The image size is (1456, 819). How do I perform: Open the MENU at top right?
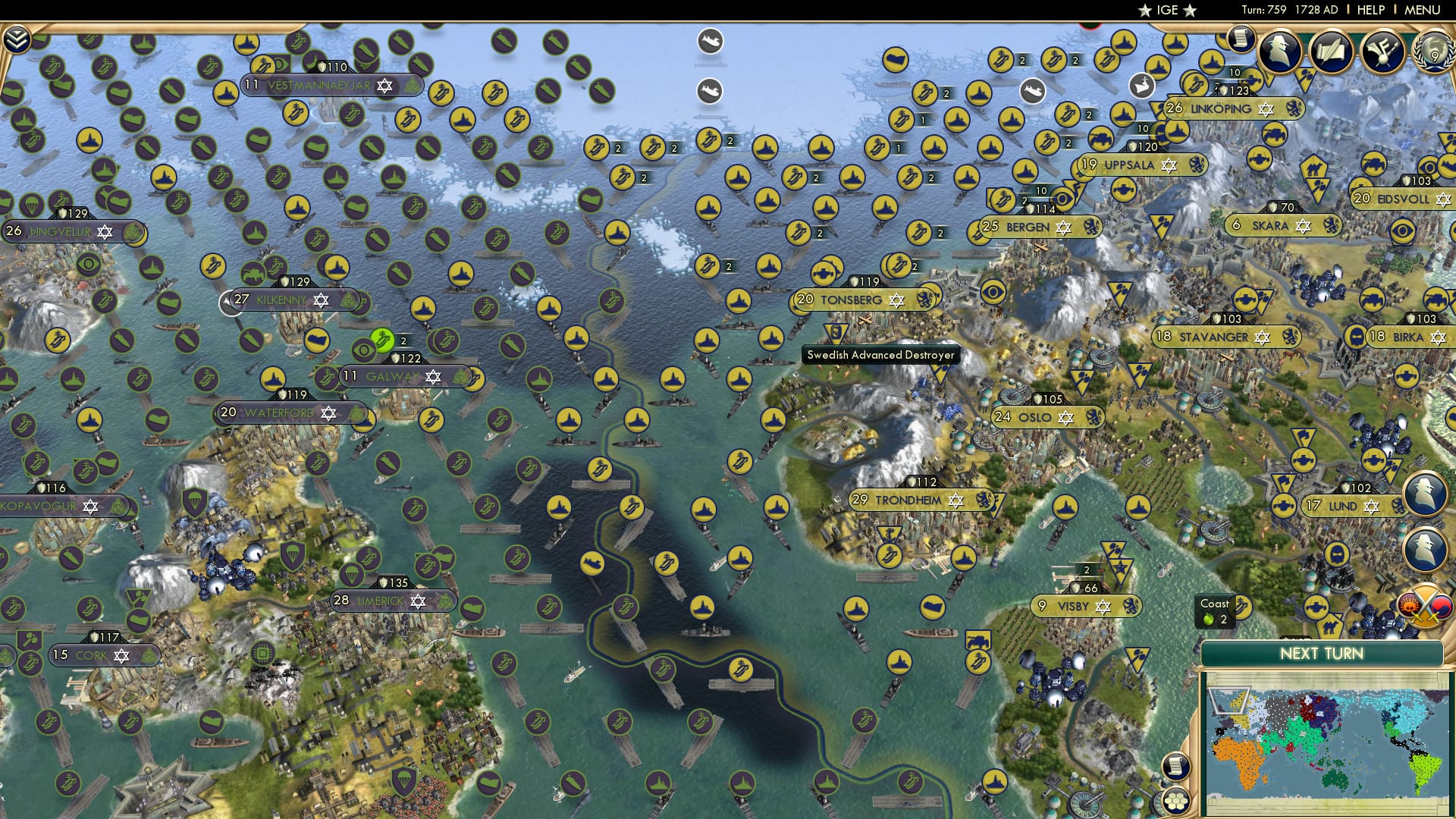coord(1424,10)
